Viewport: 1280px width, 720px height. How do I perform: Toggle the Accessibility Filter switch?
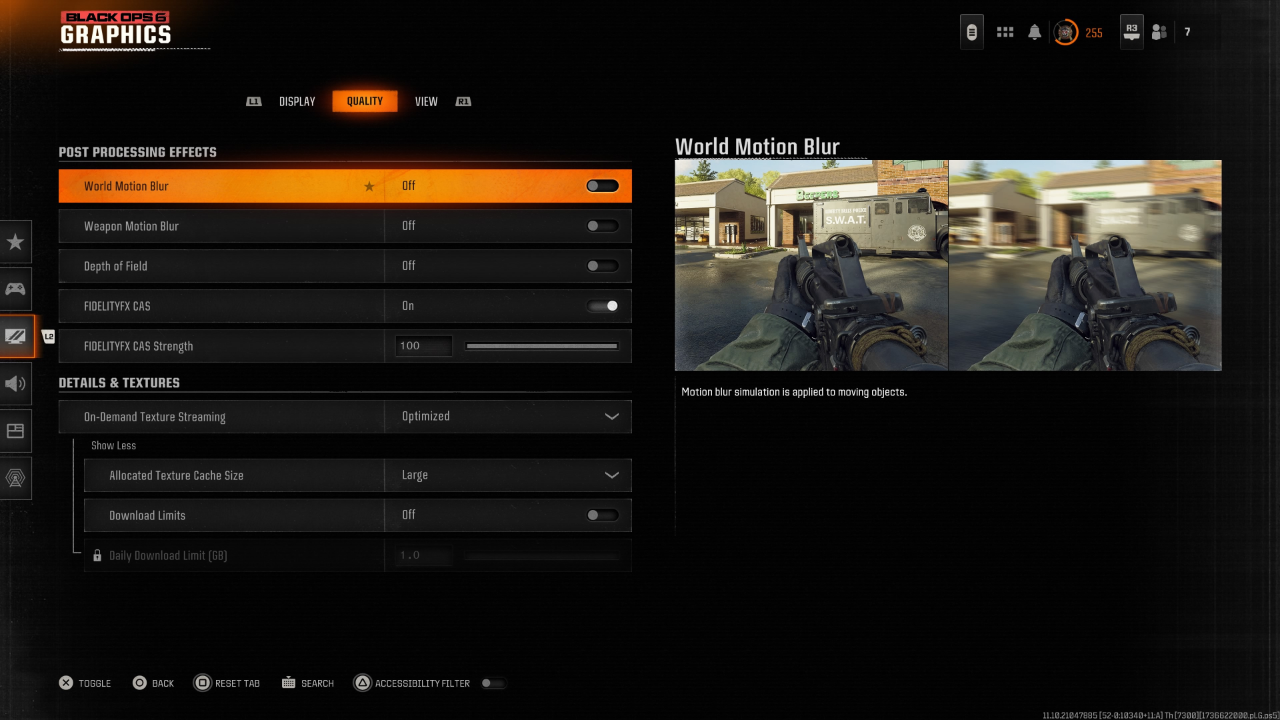click(x=492, y=684)
